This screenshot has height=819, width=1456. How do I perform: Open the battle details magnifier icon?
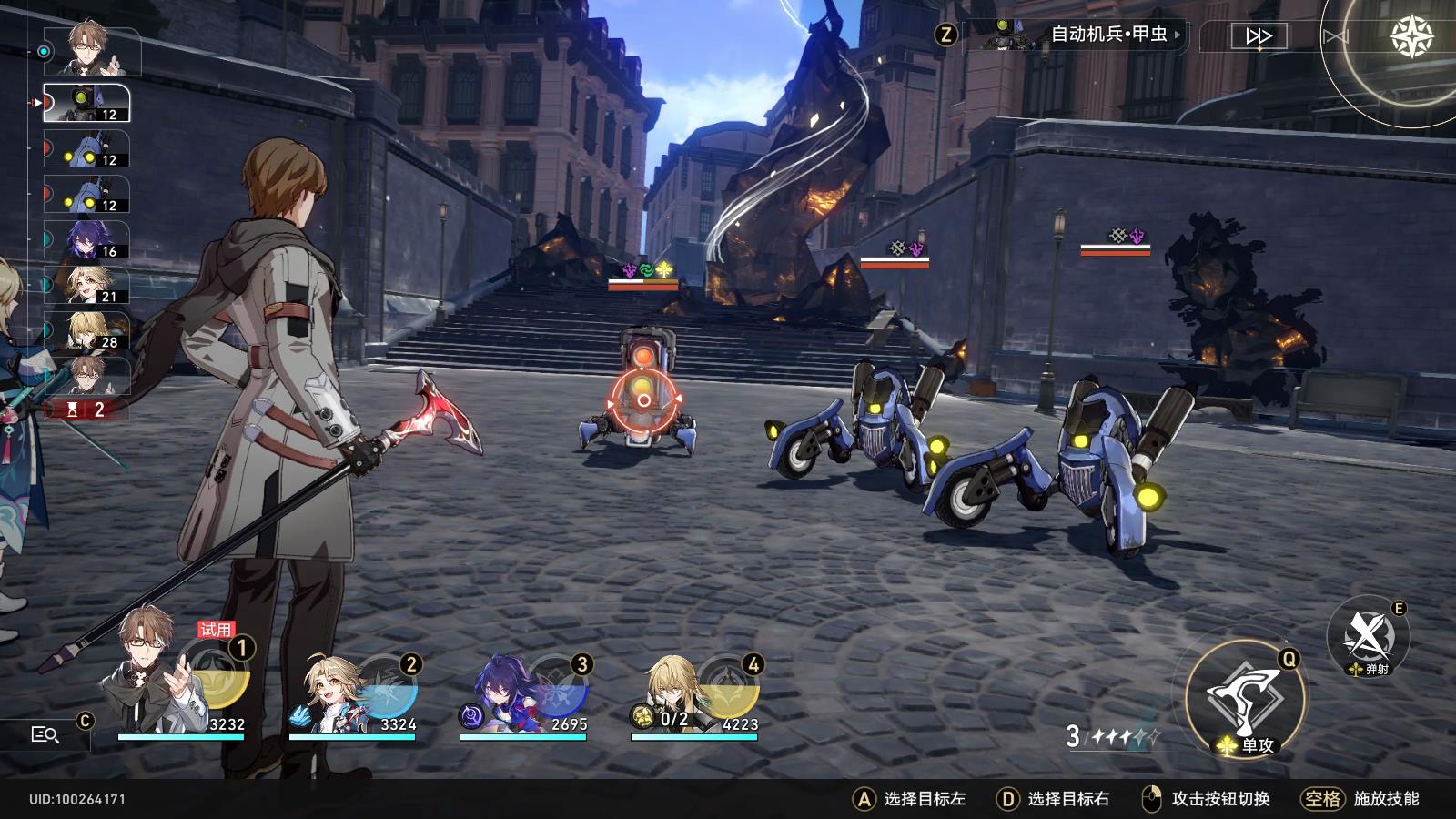(45, 734)
